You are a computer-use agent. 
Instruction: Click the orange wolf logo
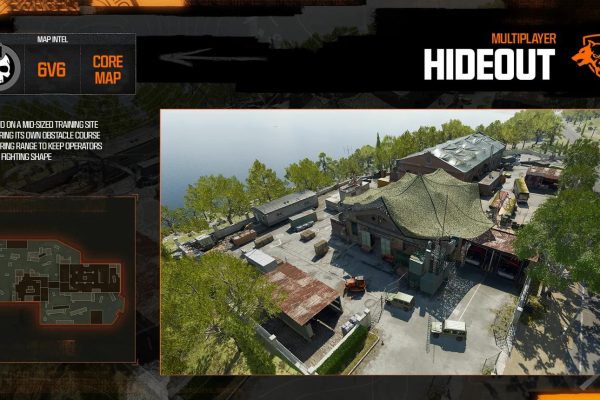[585, 57]
